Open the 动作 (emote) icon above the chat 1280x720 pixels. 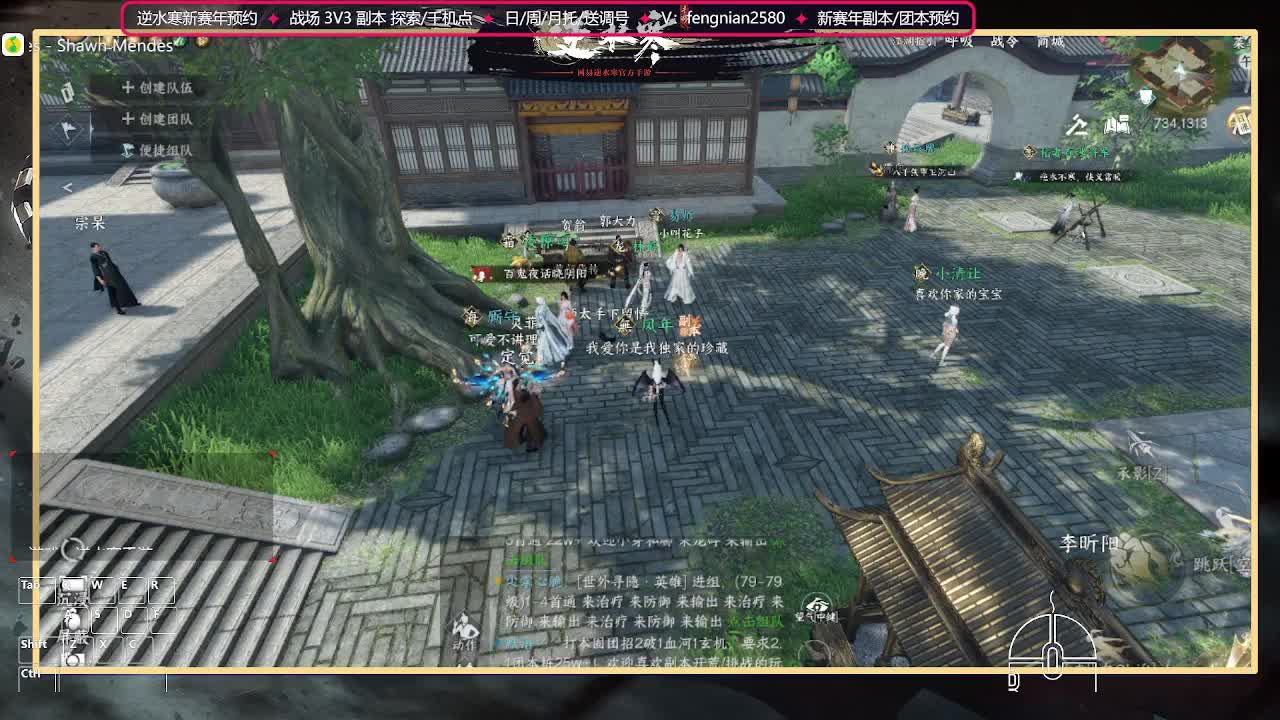click(x=462, y=622)
